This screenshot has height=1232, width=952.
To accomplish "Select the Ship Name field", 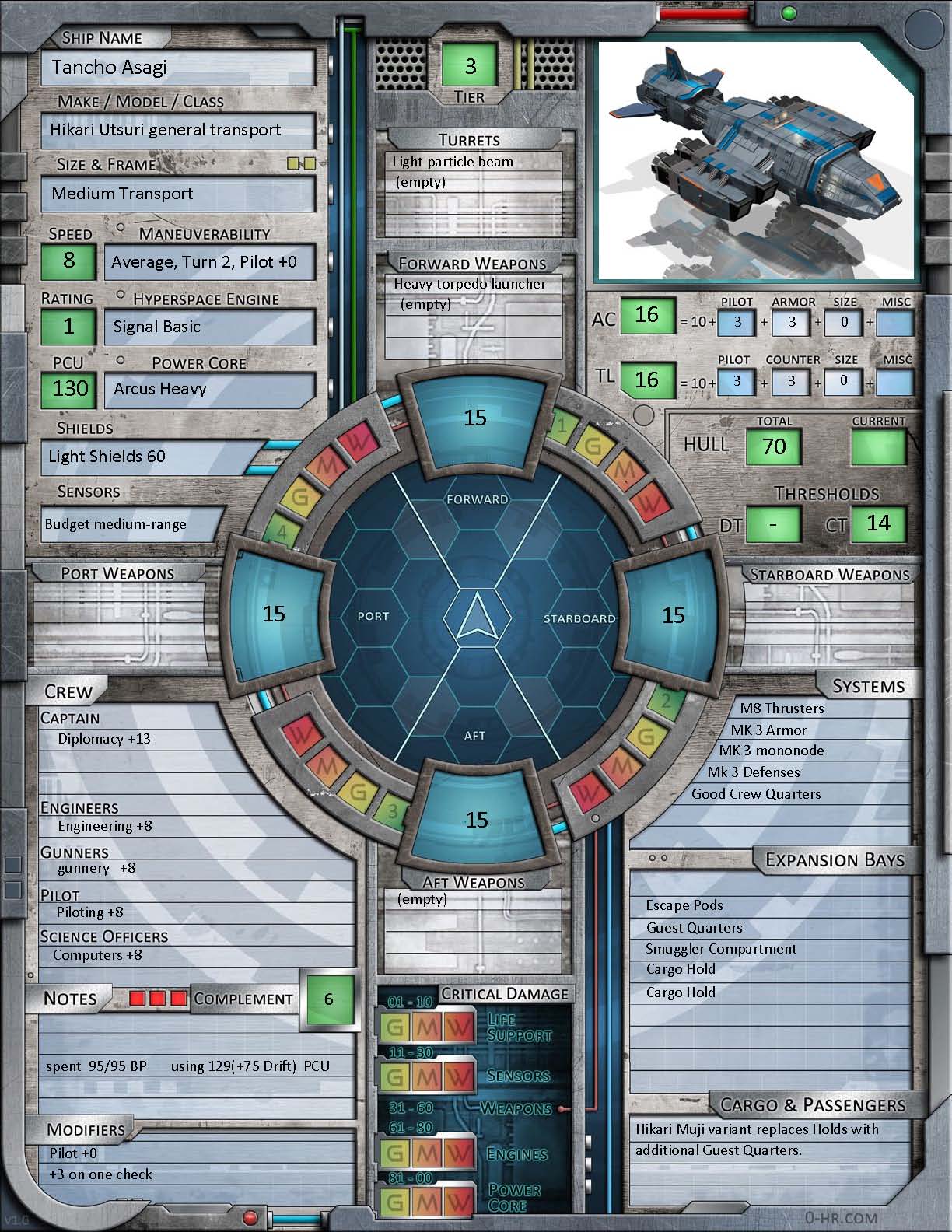I will (178, 68).
